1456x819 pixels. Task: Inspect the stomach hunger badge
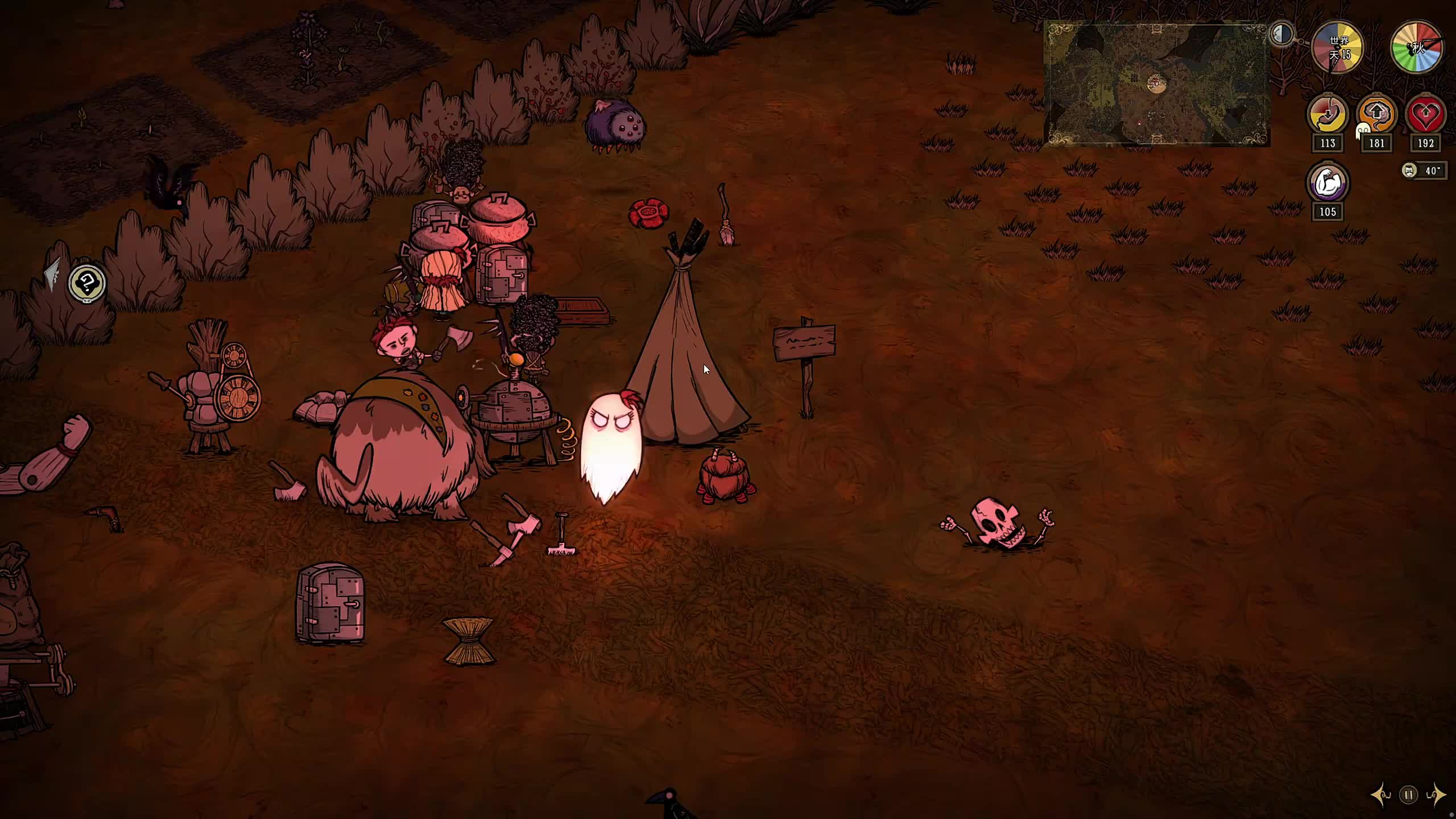(x=1327, y=114)
